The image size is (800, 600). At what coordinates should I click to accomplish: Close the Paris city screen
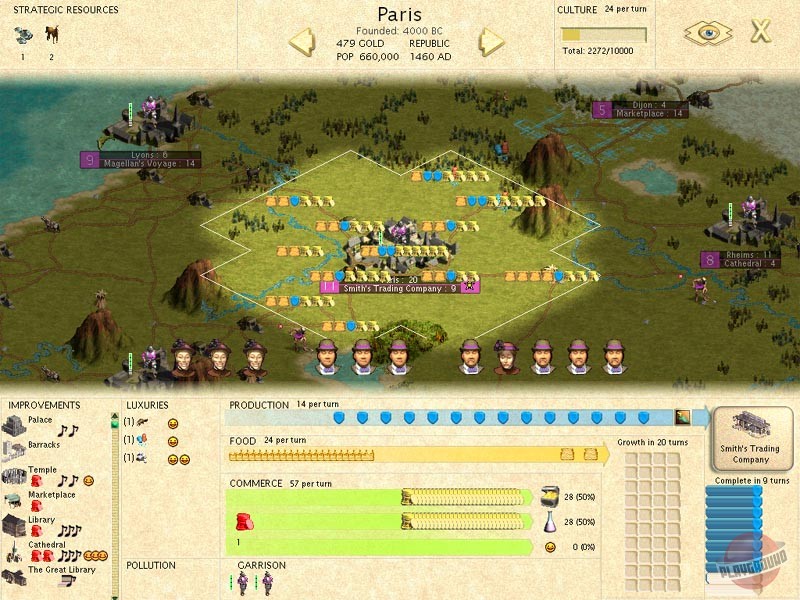(x=761, y=31)
